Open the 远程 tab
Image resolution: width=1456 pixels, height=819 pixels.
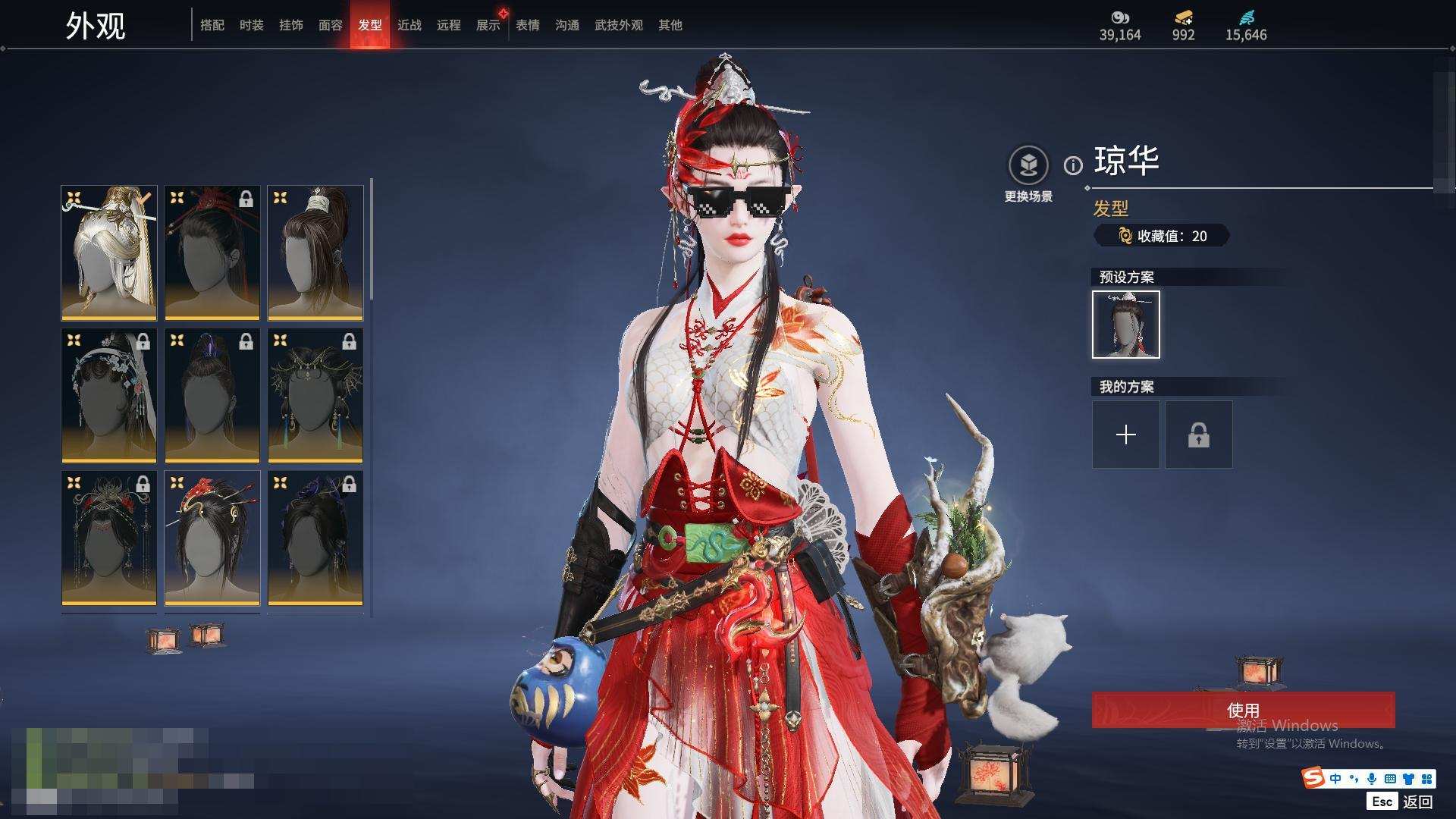pos(448,25)
